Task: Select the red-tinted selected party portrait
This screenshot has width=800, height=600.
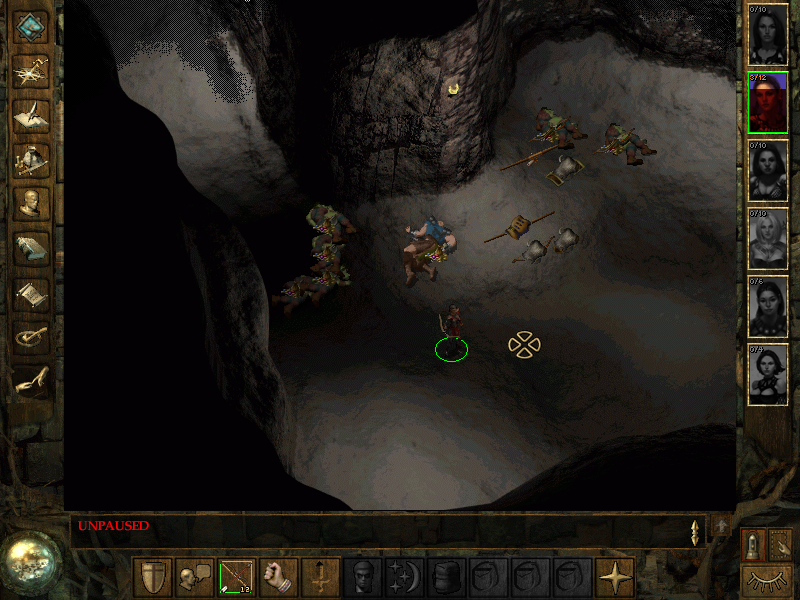Action: pos(768,103)
